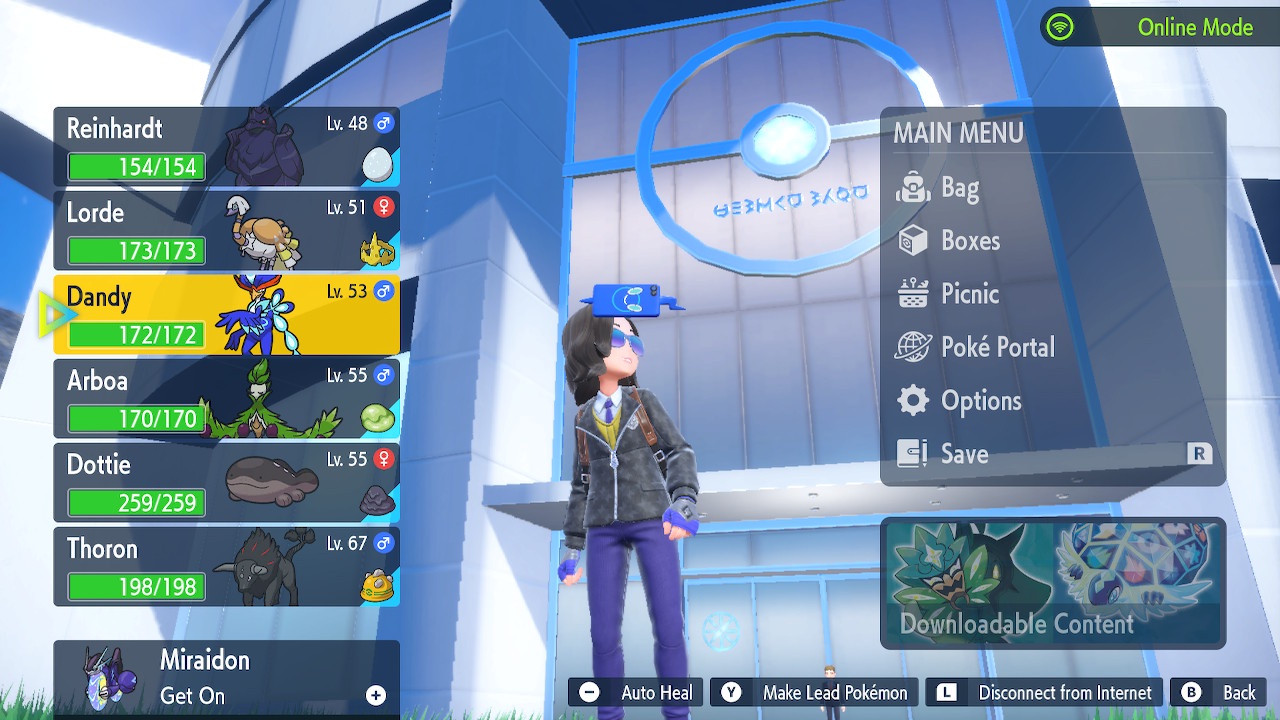The width and height of the screenshot is (1280, 720).
Task: Select Reinhardt in the party list
Action: coord(226,147)
